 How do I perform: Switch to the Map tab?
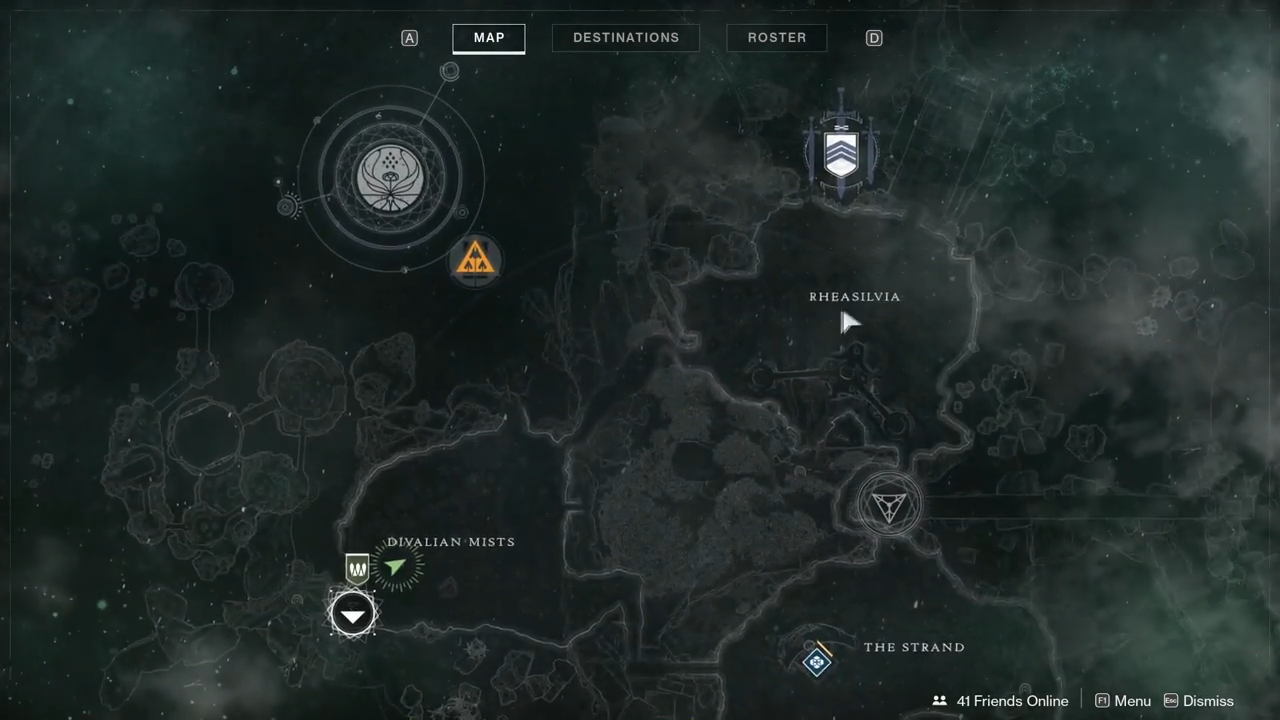tap(489, 38)
